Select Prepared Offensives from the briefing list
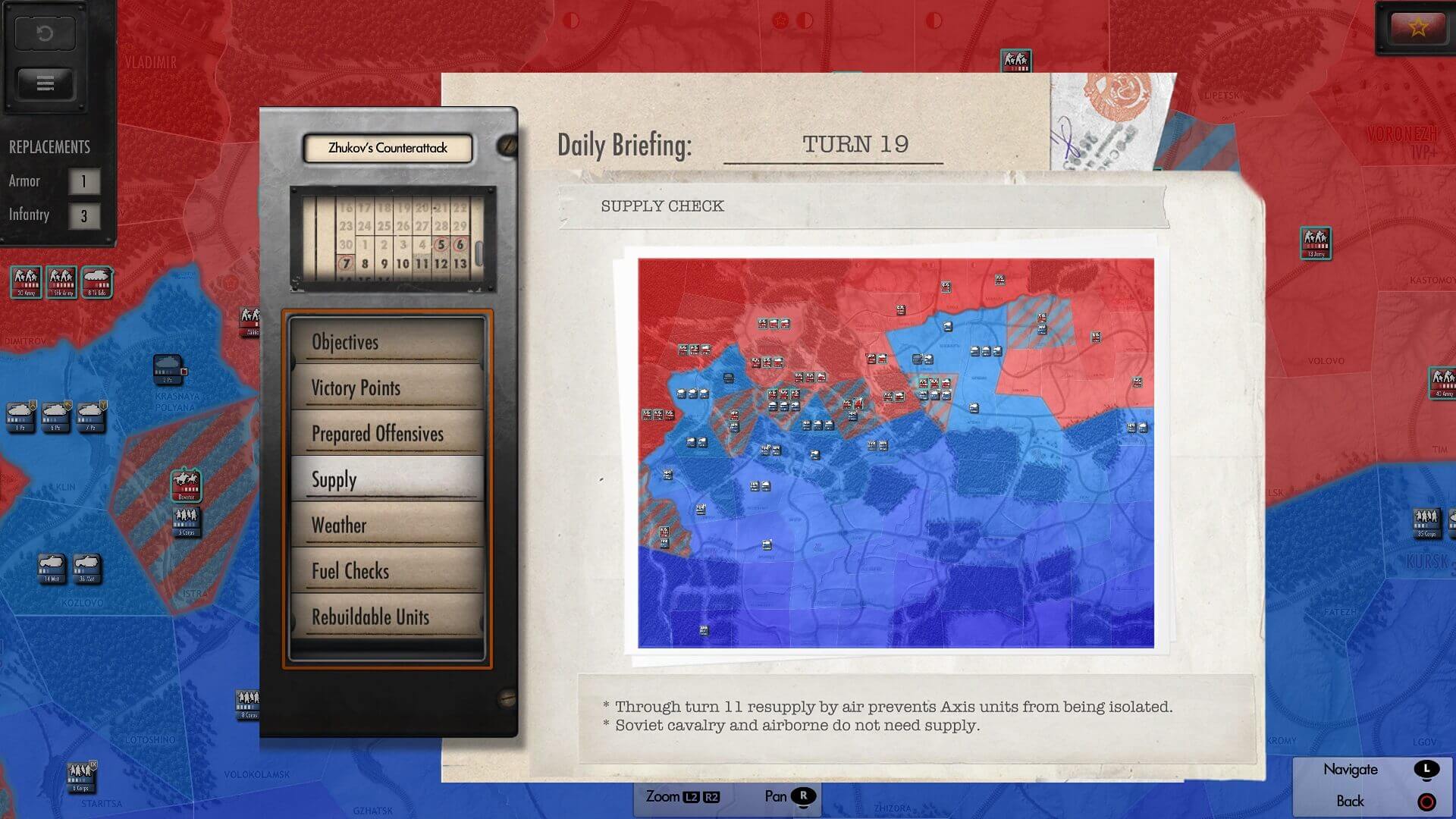The width and height of the screenshot is (1456, 819). point(387,434)
